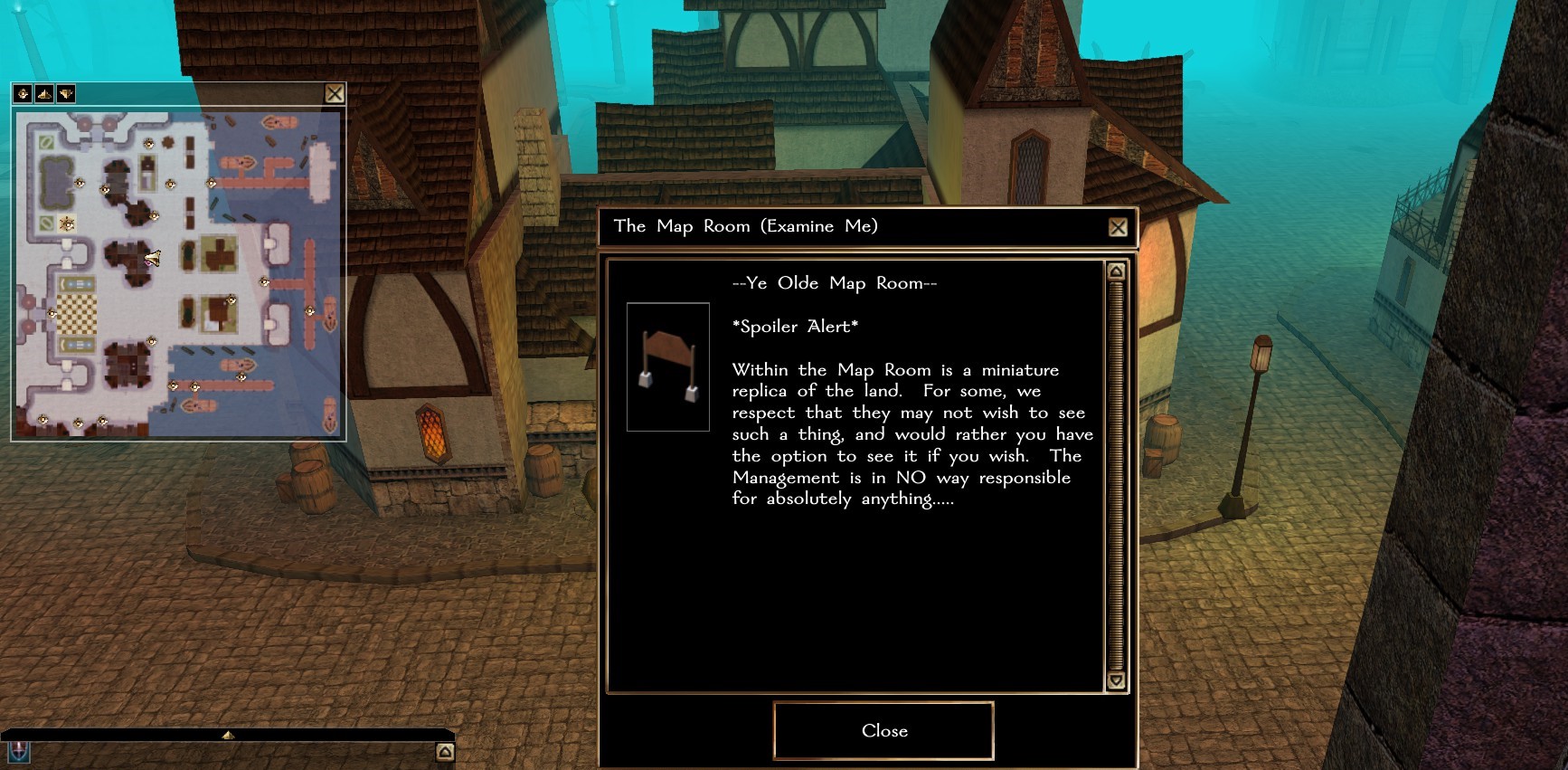Expand the chat bar with the gold arrow
This screenshot has width=1568, height=770.
click(x=228, y=735)
